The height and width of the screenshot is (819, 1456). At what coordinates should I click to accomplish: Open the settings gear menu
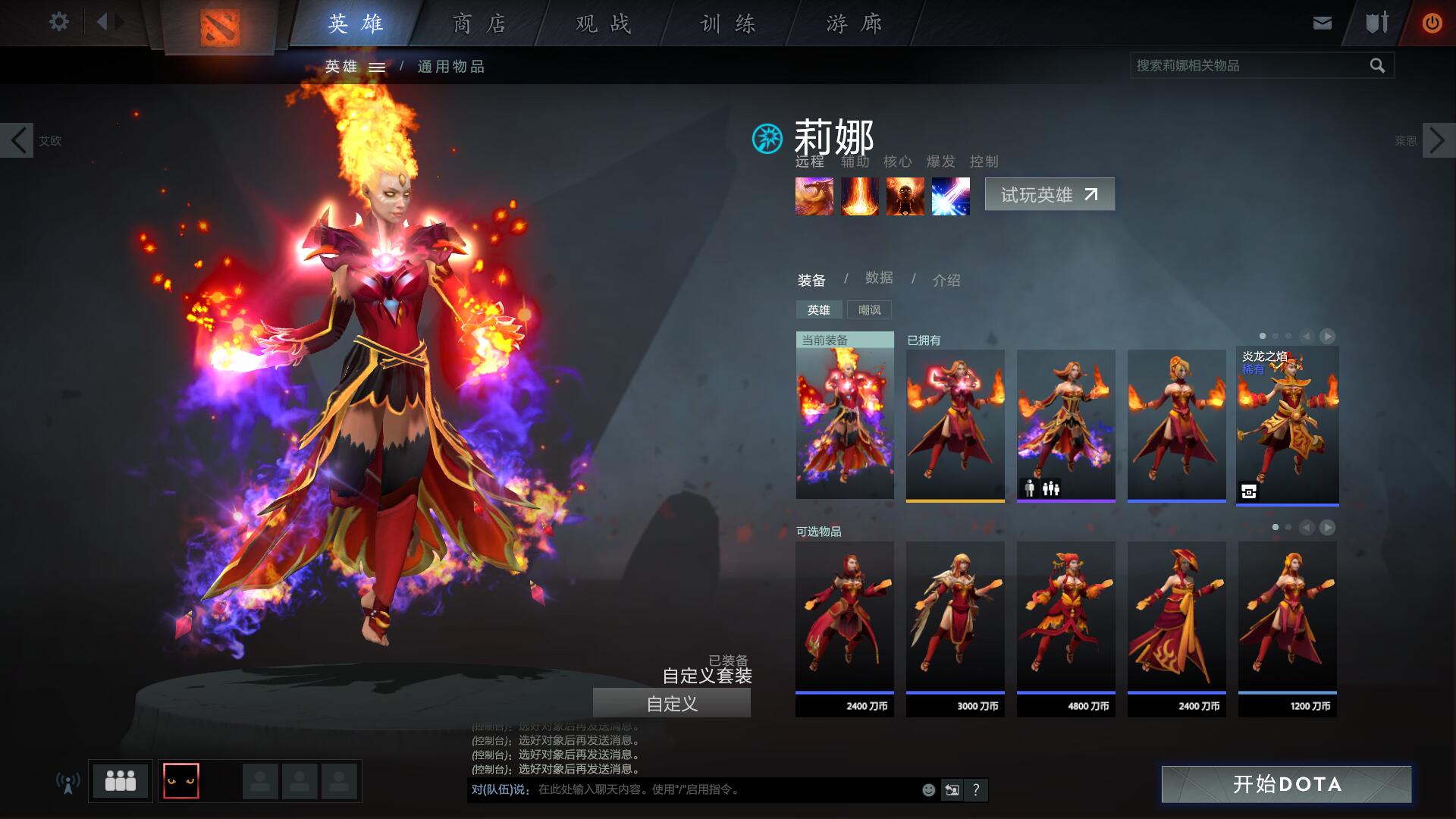click(58, 22)
